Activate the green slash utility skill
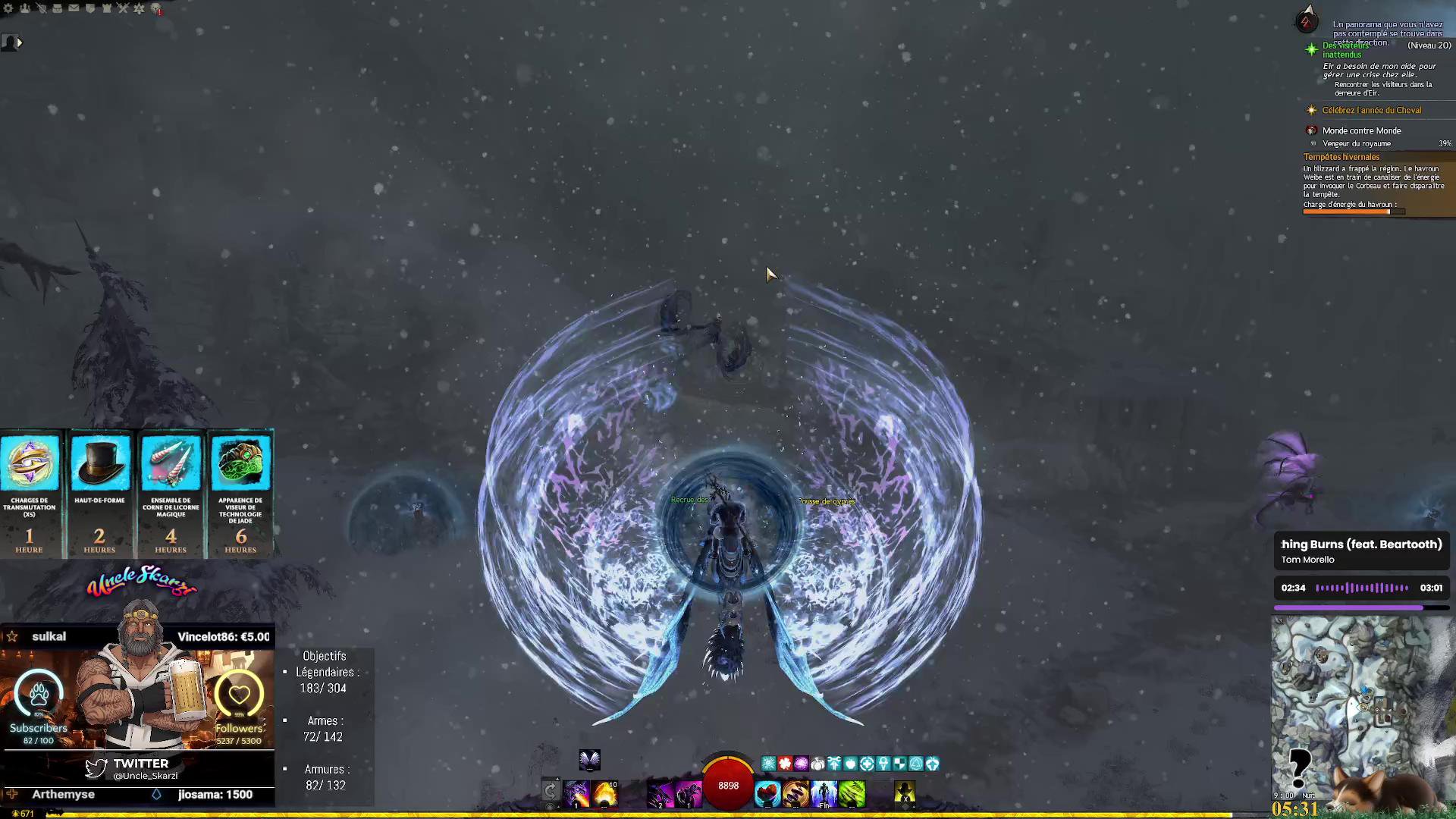 tap(852, 793)
